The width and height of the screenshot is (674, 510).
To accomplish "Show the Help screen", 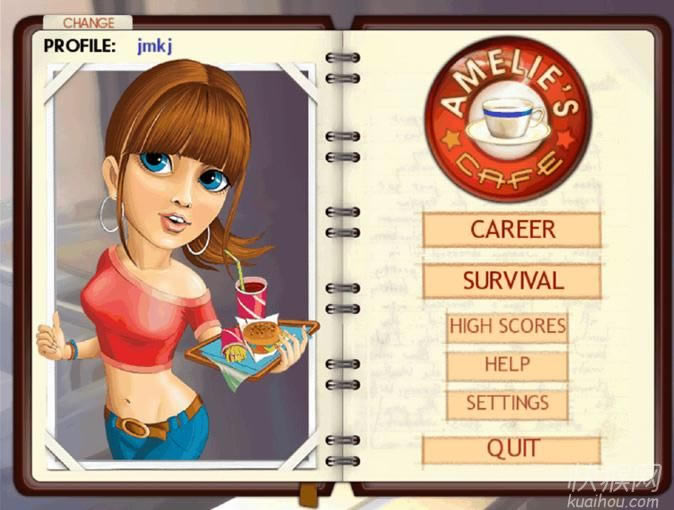I will click(507, 365).
